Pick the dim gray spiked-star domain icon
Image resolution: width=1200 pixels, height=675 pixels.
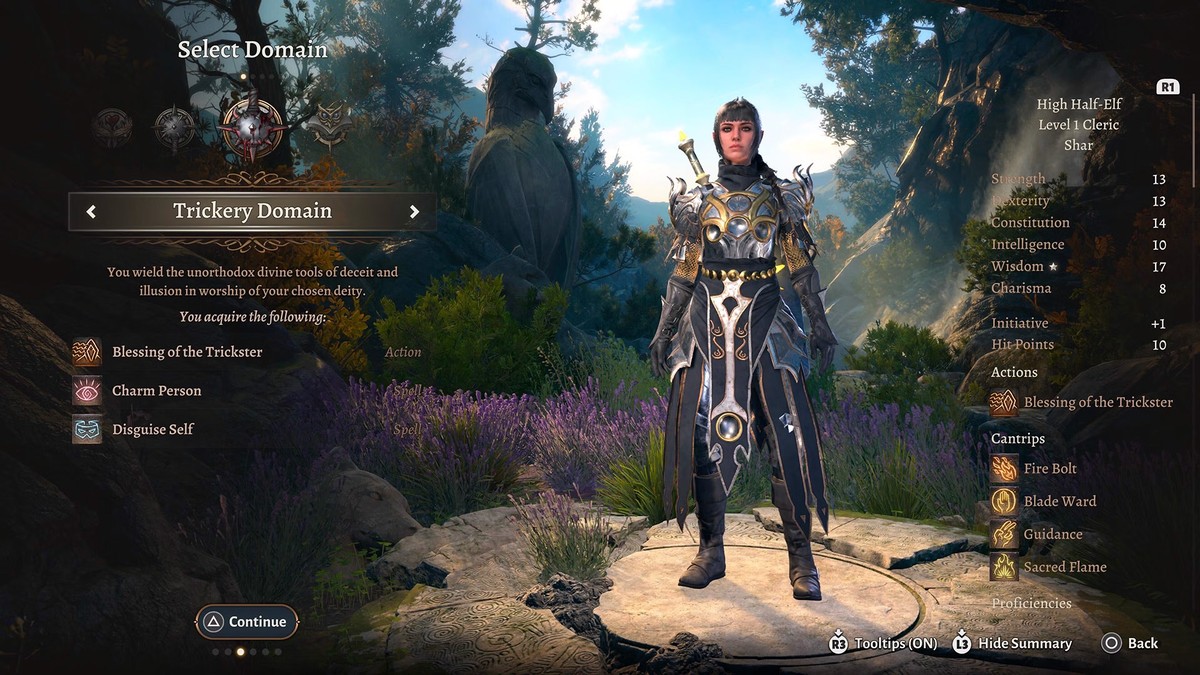coord(174,128)
